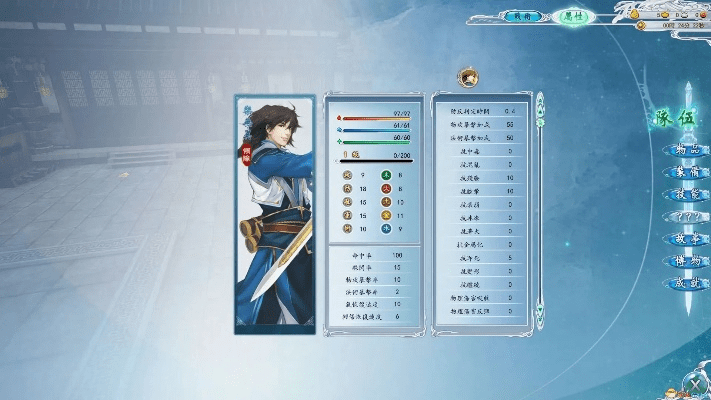Open the 物品 items menu
Screen dimensions: 711x400
[x=685, y=151]
